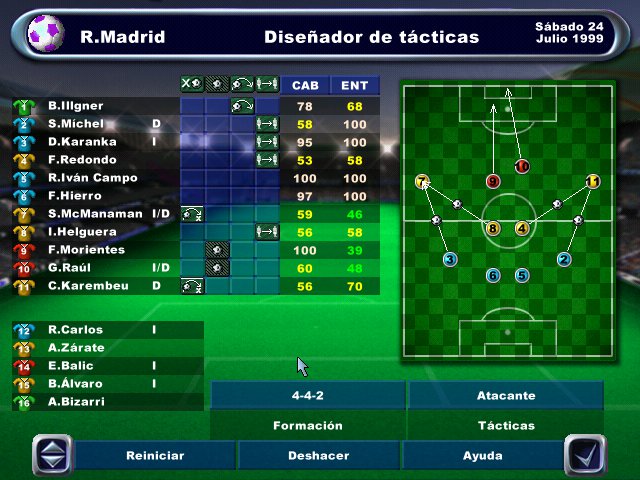This screenshot has width=640, height=480.
Task: Sort by the CAB column header
Action: (305, 86)
